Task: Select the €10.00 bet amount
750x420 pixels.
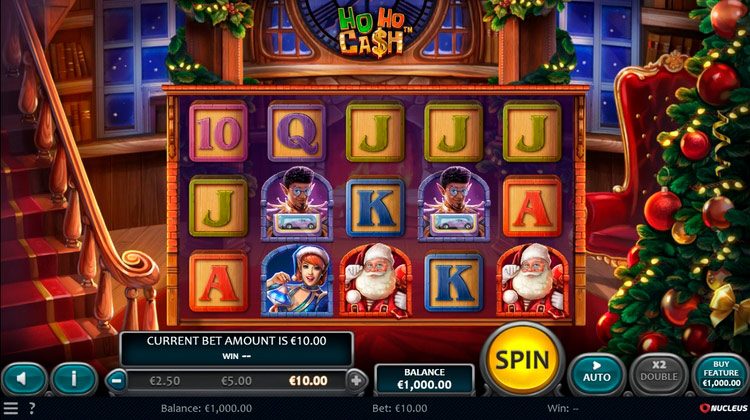Action: 307,380
